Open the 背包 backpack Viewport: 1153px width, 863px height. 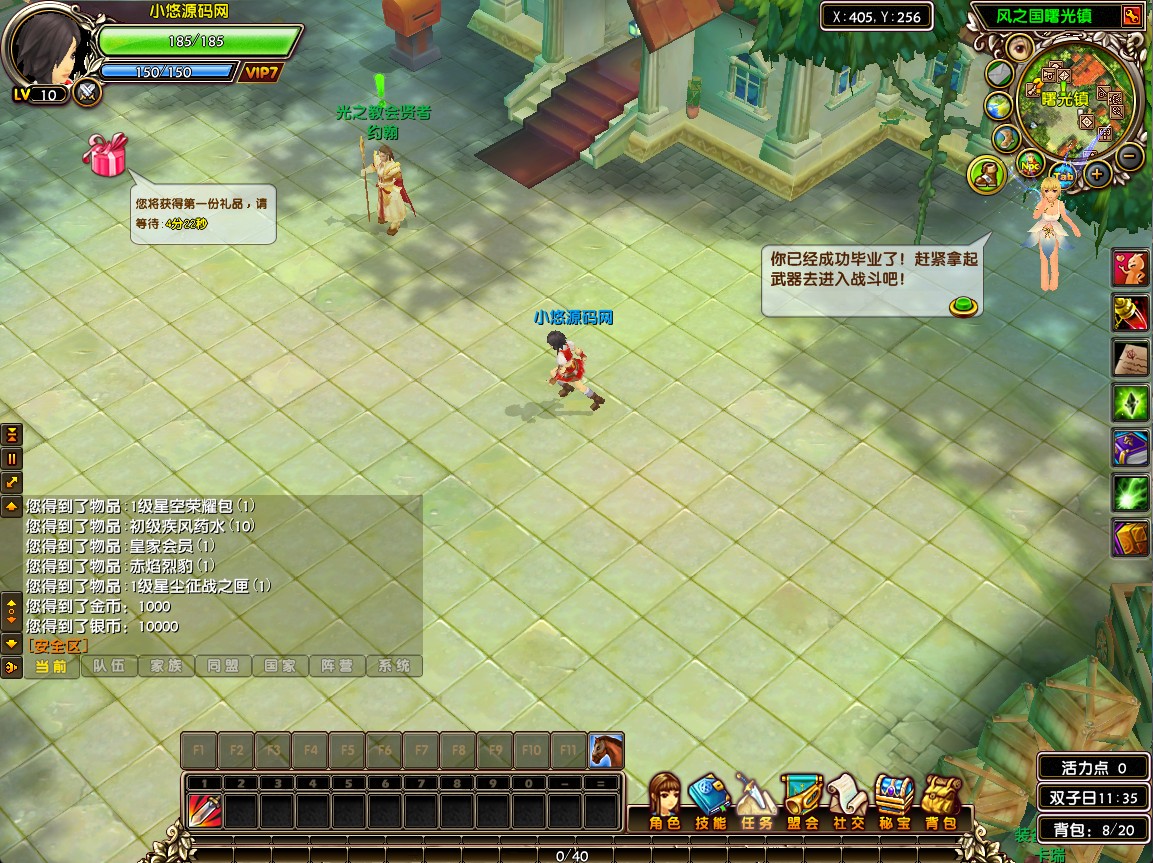pyautogui.click(x=940, y=800)
